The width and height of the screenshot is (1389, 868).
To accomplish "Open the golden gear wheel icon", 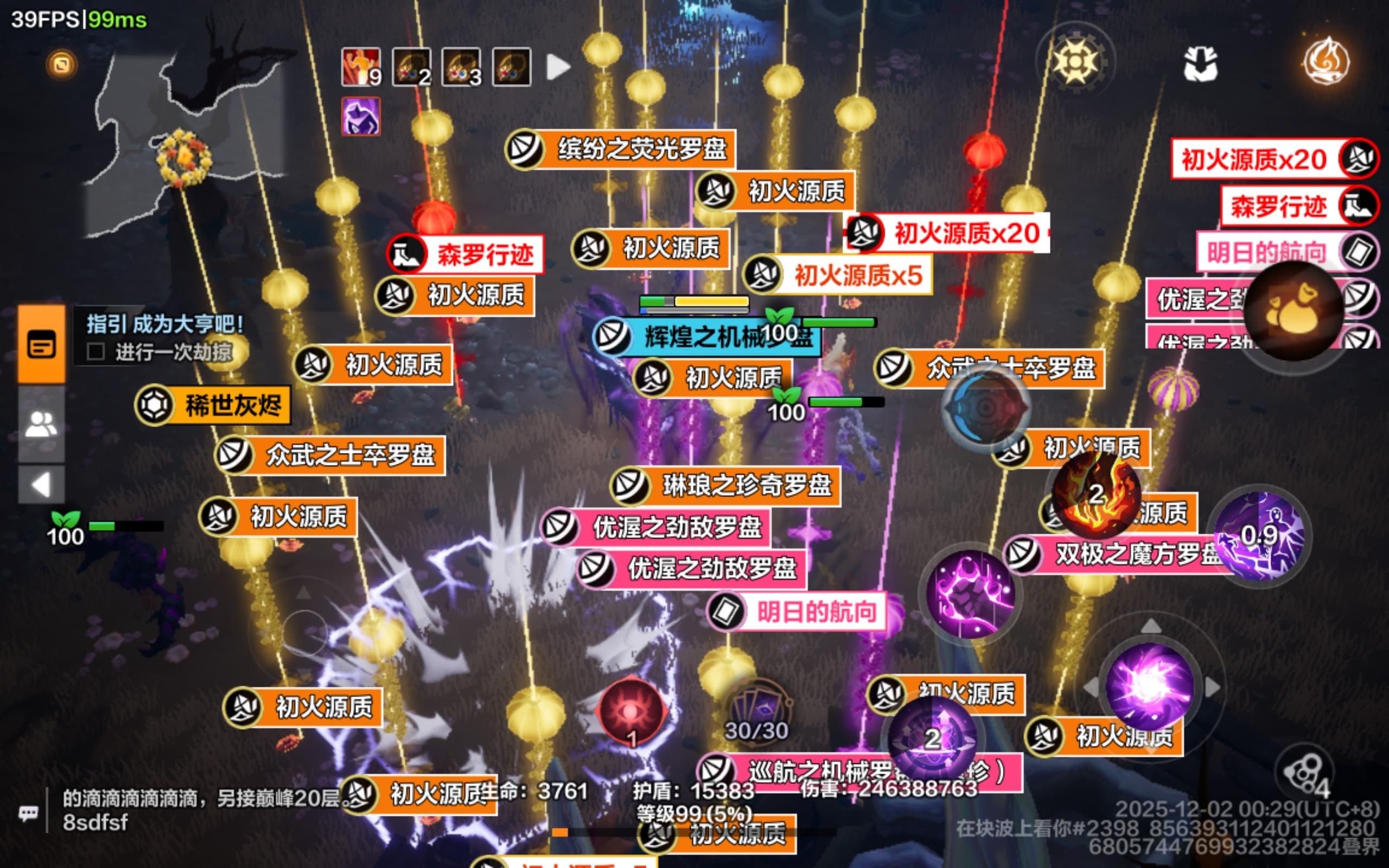I will pos(1076,63).
